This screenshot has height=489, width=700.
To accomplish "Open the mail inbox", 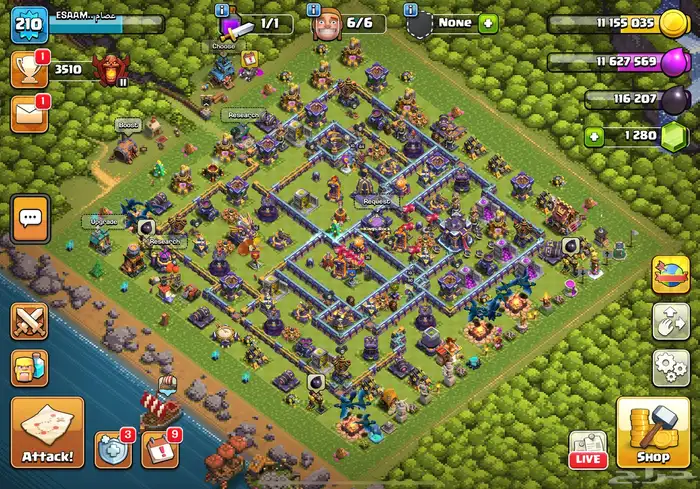I will click(x=29, y=115).
